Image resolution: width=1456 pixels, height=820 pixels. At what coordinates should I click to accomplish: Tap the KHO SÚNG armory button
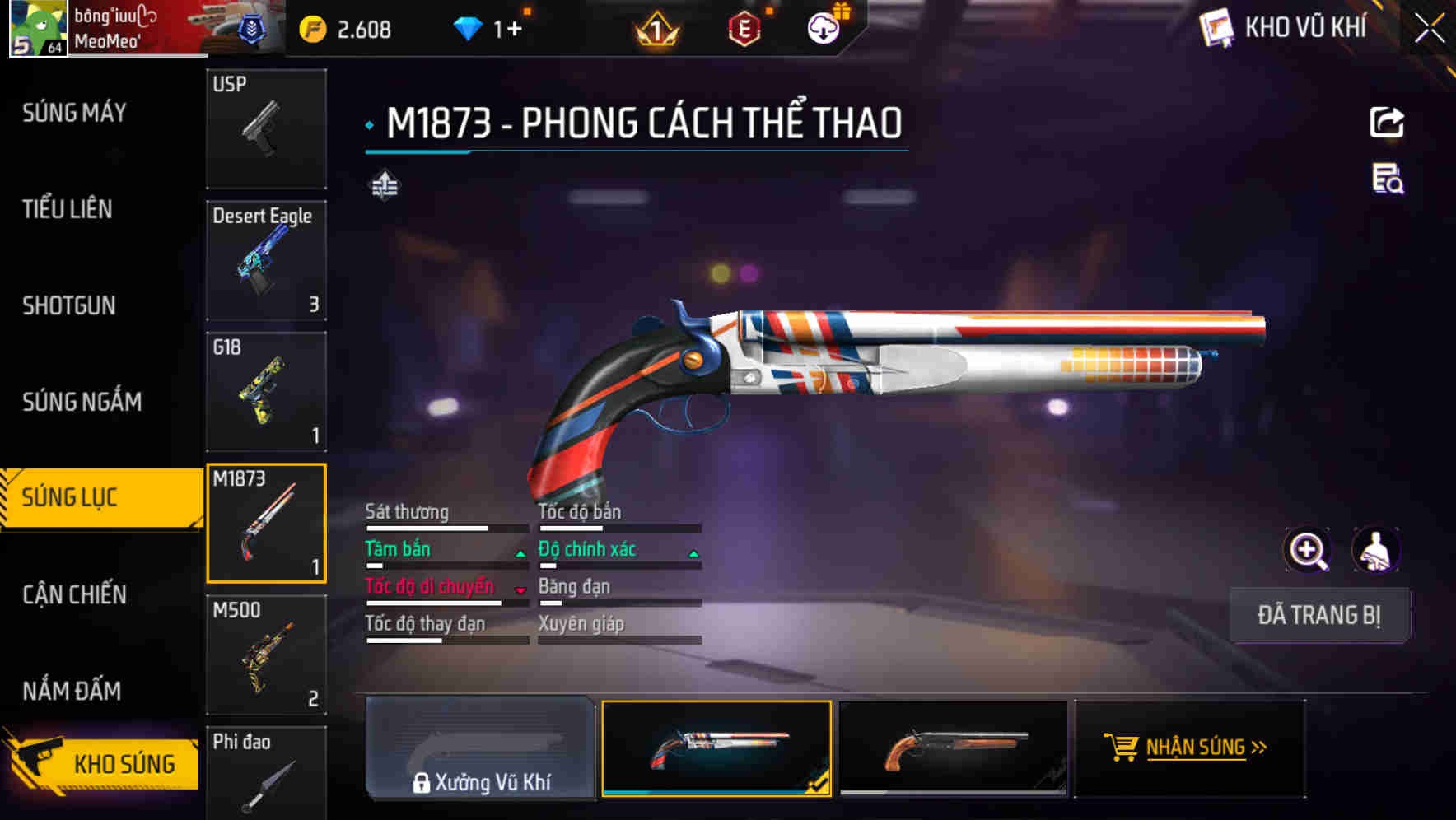coord(103,763)
